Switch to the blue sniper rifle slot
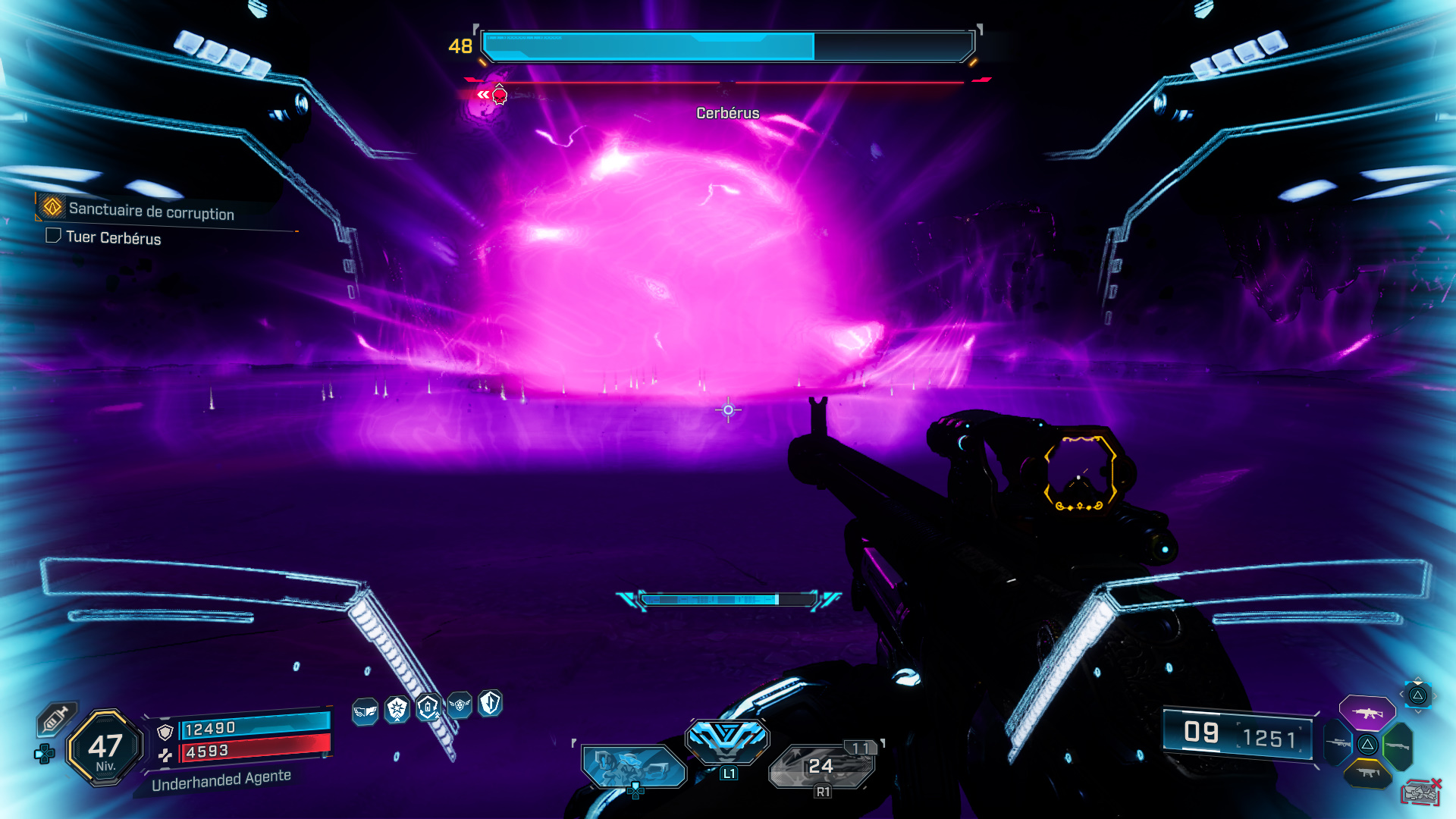This screenshot has height=819, width=1456. 1338,743
